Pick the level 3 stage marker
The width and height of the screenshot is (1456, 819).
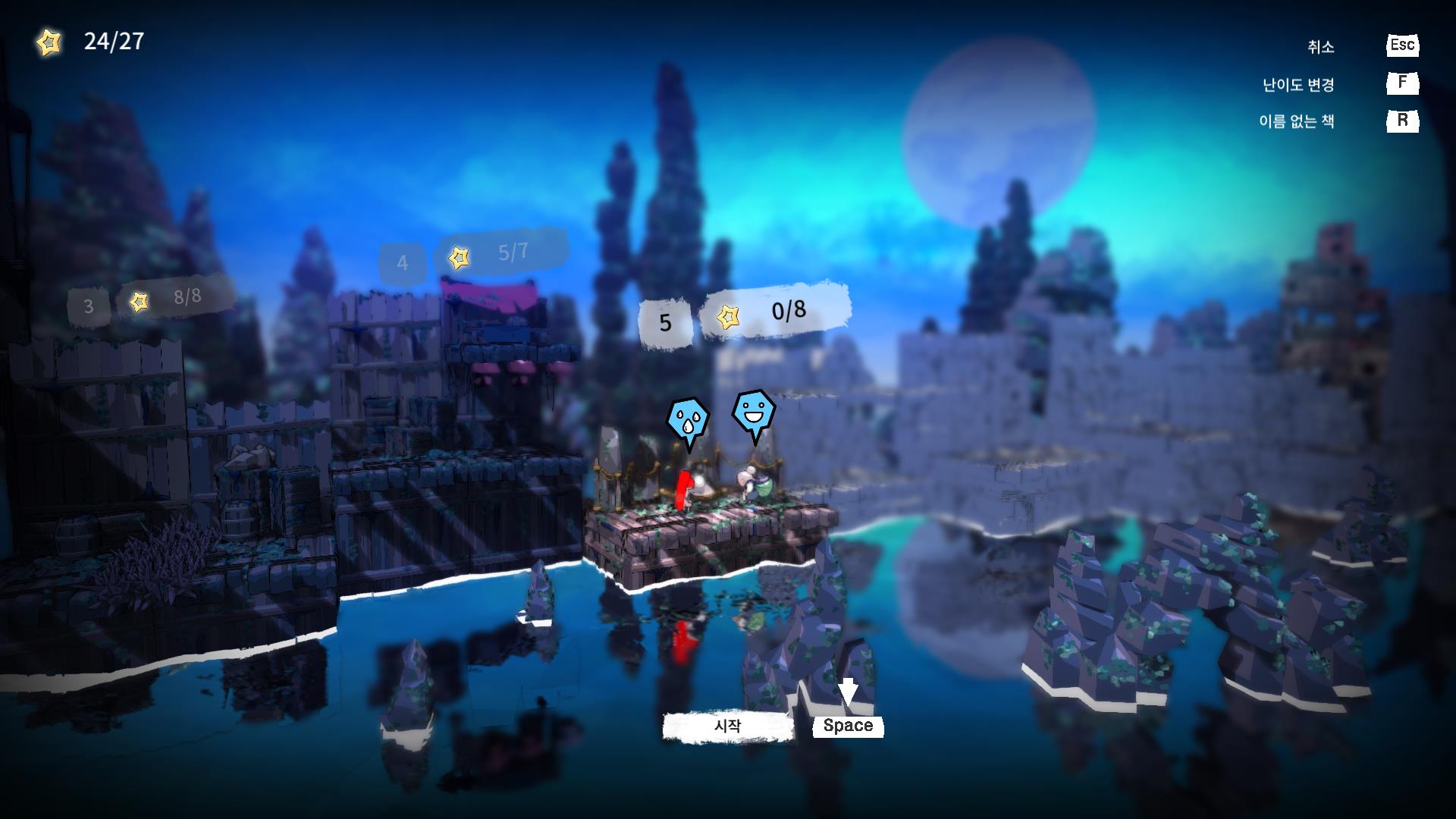coord(89,306)
